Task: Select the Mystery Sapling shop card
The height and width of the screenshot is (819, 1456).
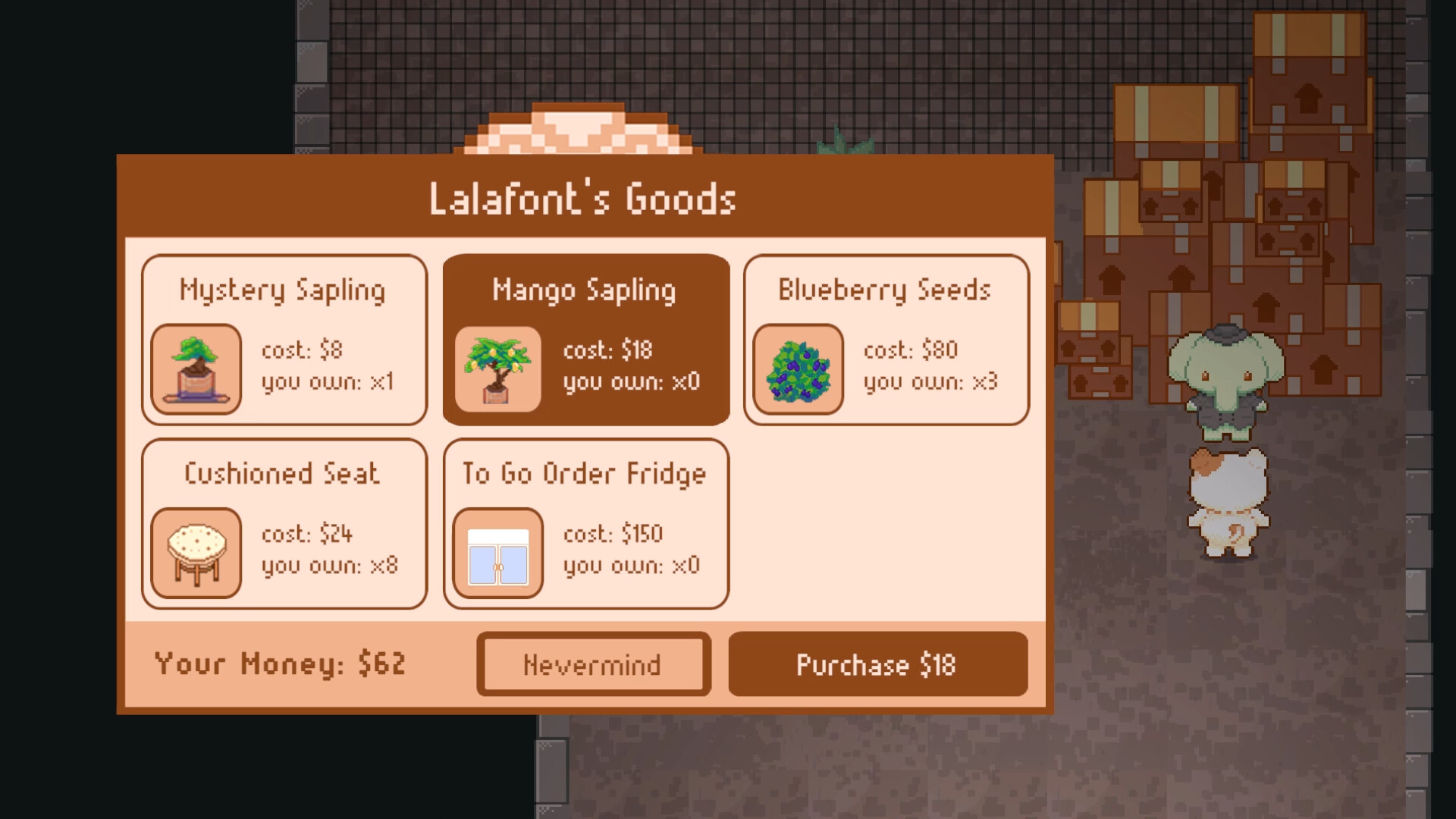Action: pos(284,340)
